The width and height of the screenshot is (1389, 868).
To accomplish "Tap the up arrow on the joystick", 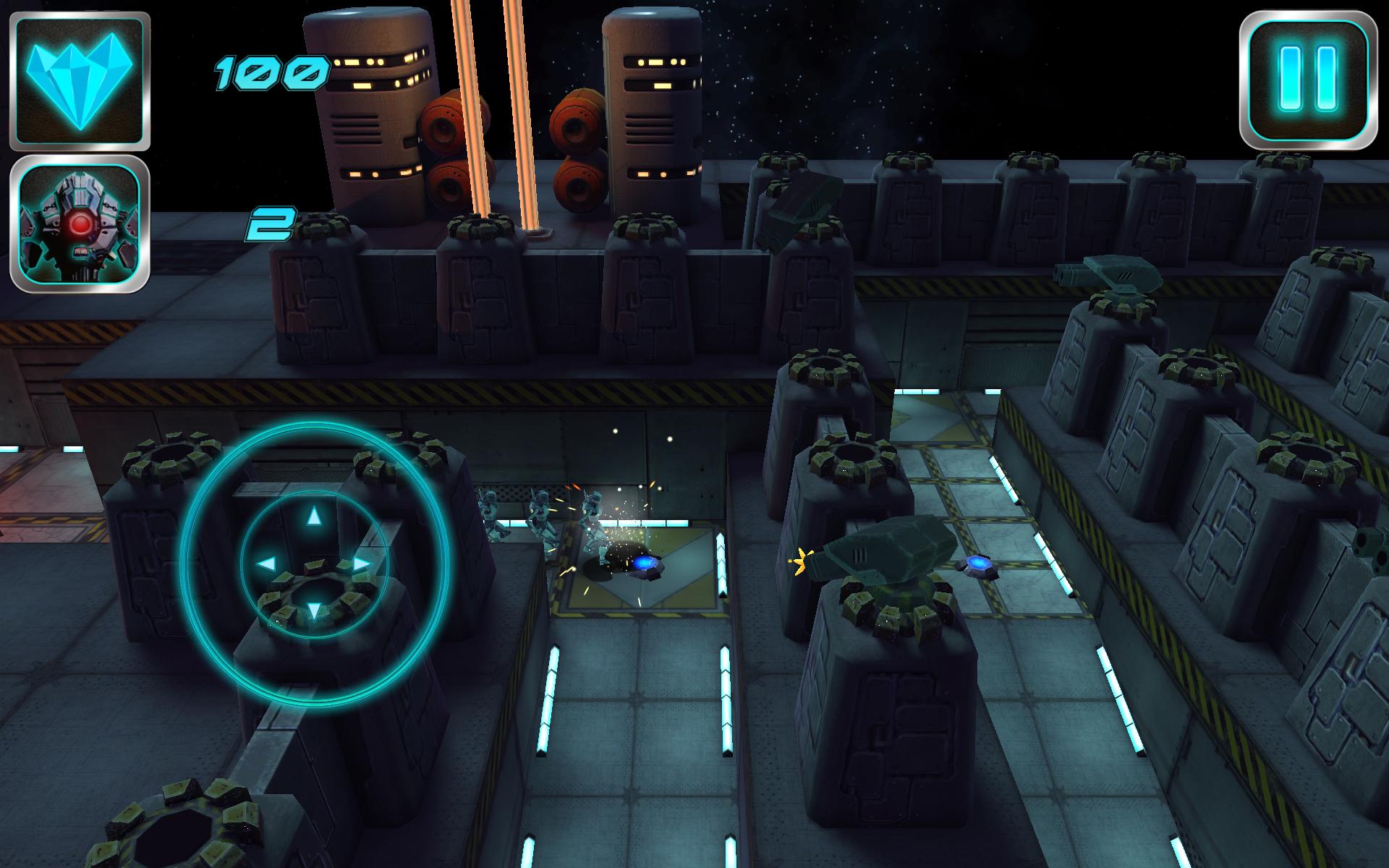I will 313,516.
